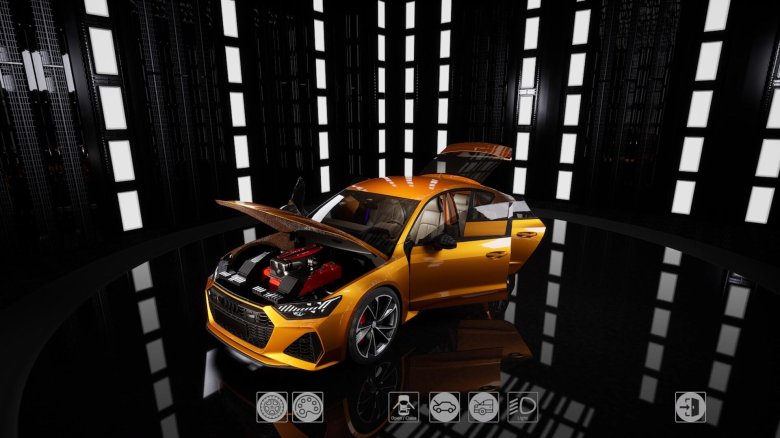Toggle the car trunk open icon
Image resolution: width=780 pixels, height=438 pixels.
[484, 407]
